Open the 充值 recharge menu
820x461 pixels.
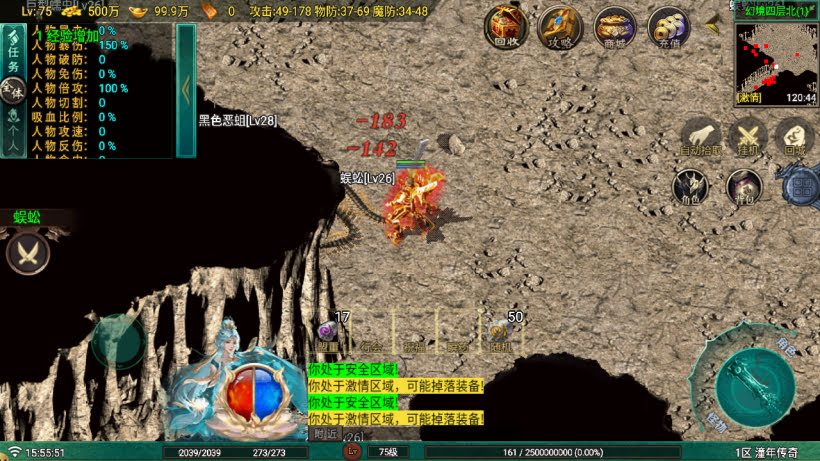click(x=668, y=27)
